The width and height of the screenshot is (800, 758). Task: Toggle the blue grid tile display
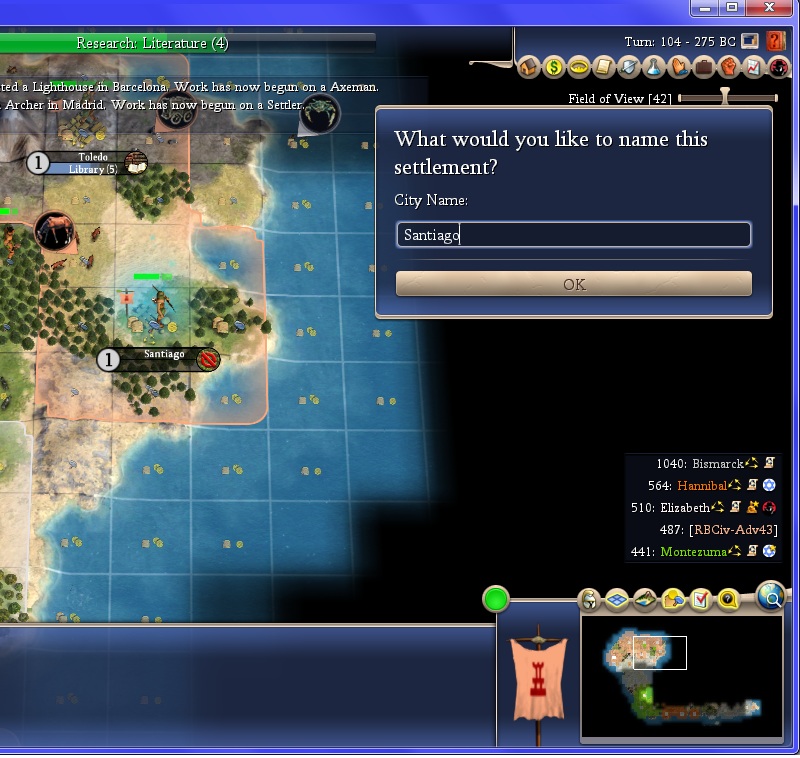(617, 600)
